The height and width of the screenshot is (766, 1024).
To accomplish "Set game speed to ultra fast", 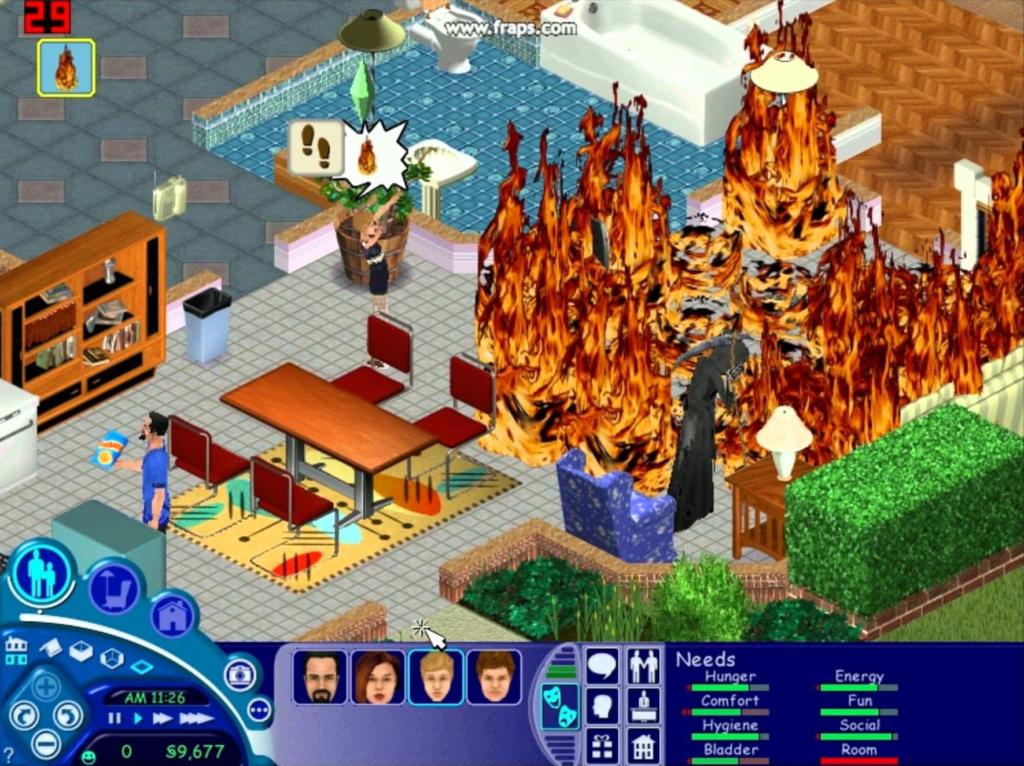I will (196, 718).
